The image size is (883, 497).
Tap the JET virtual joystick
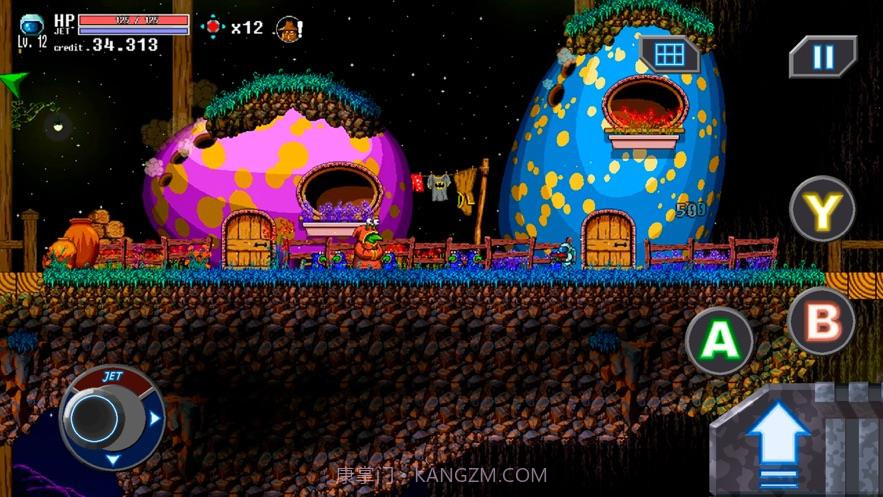click(103, 417)
